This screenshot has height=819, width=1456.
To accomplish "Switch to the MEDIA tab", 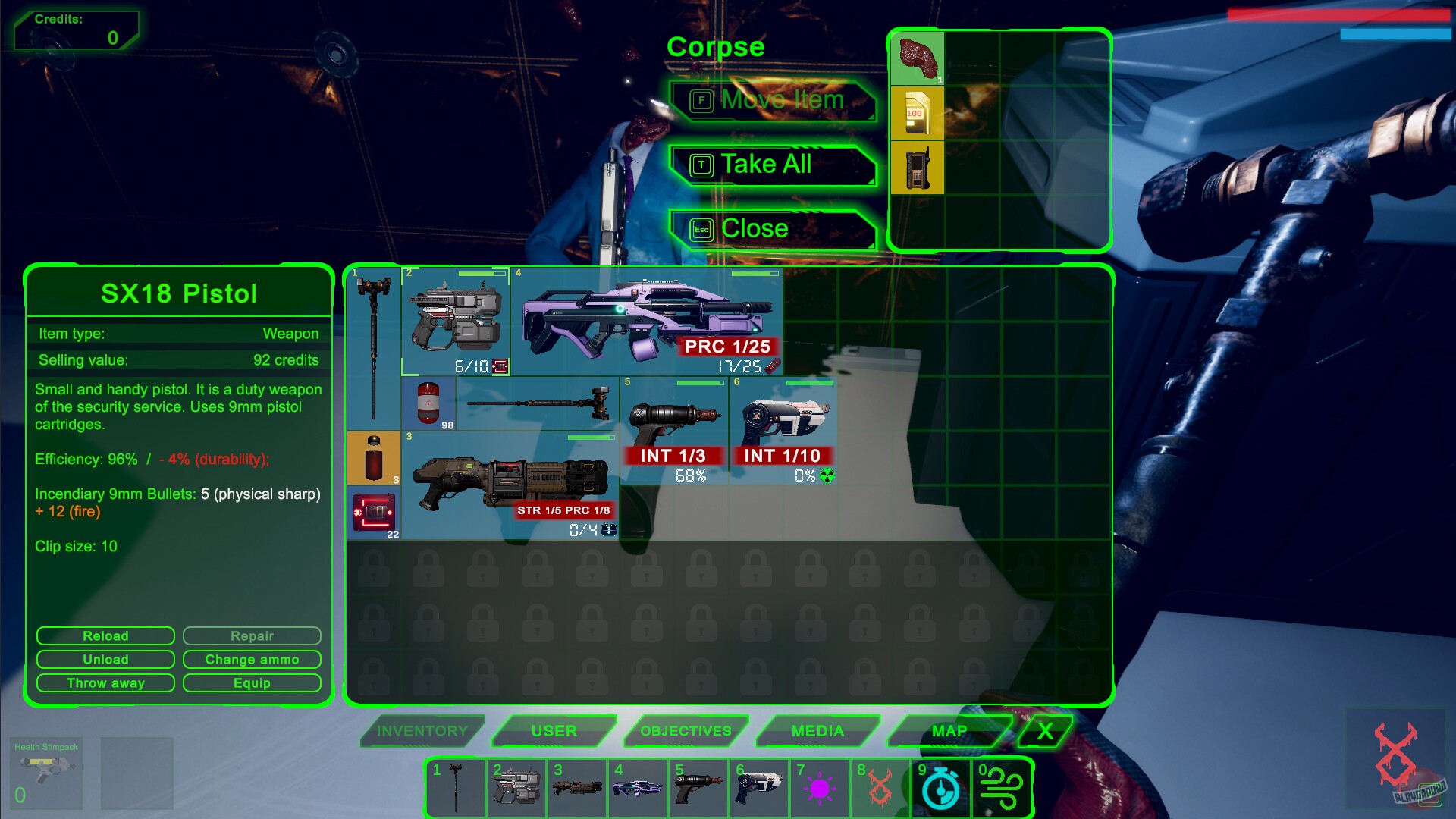I will click(x=817, y=730).
